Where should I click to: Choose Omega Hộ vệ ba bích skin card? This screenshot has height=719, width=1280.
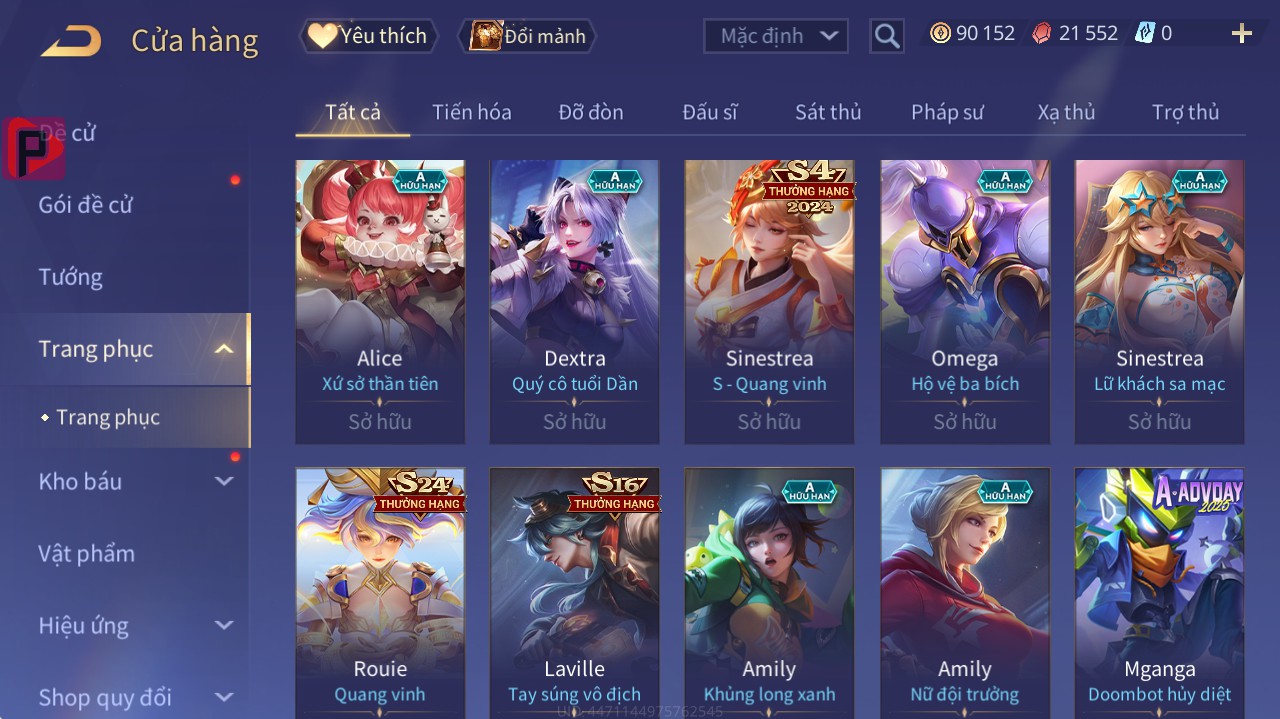[965, 300]
